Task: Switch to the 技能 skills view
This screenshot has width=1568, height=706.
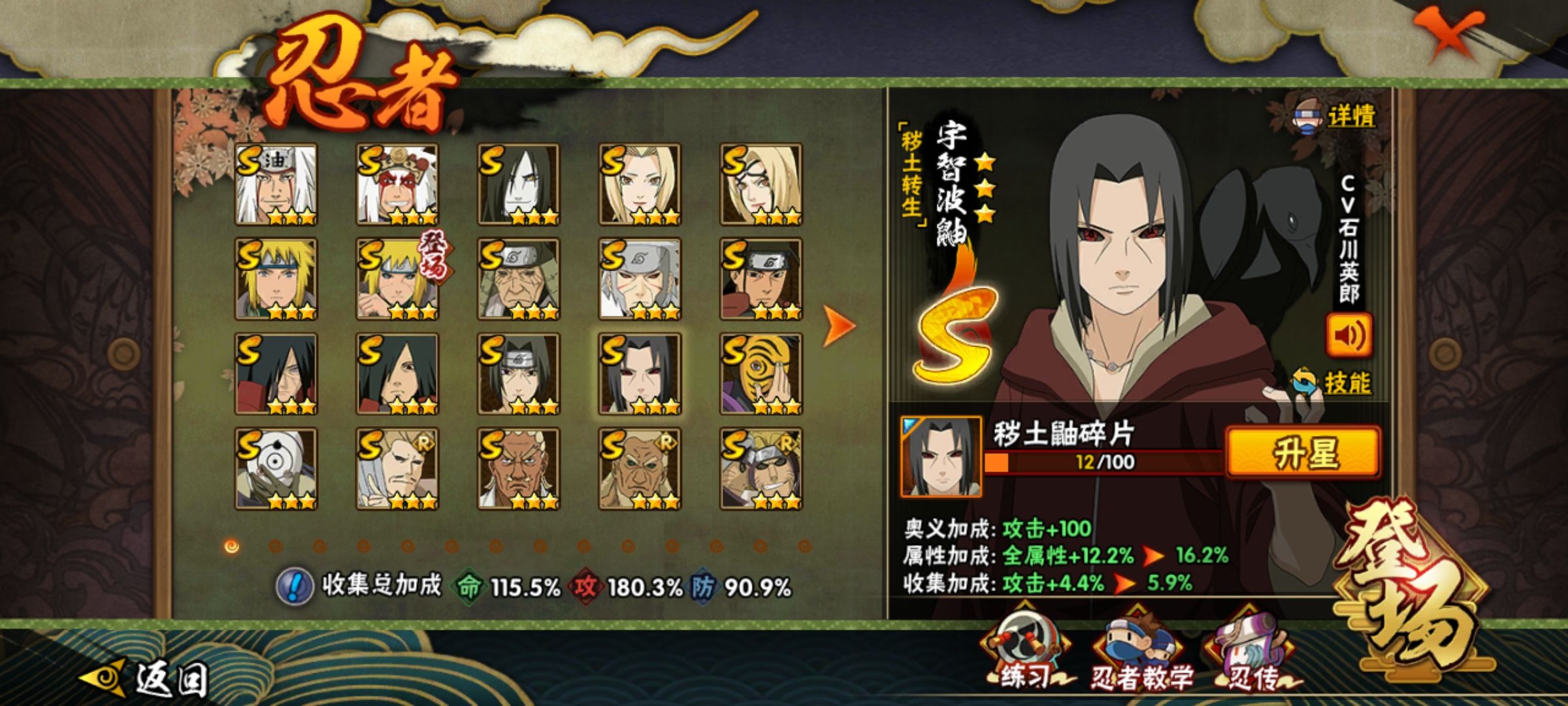Action: 1333,383
